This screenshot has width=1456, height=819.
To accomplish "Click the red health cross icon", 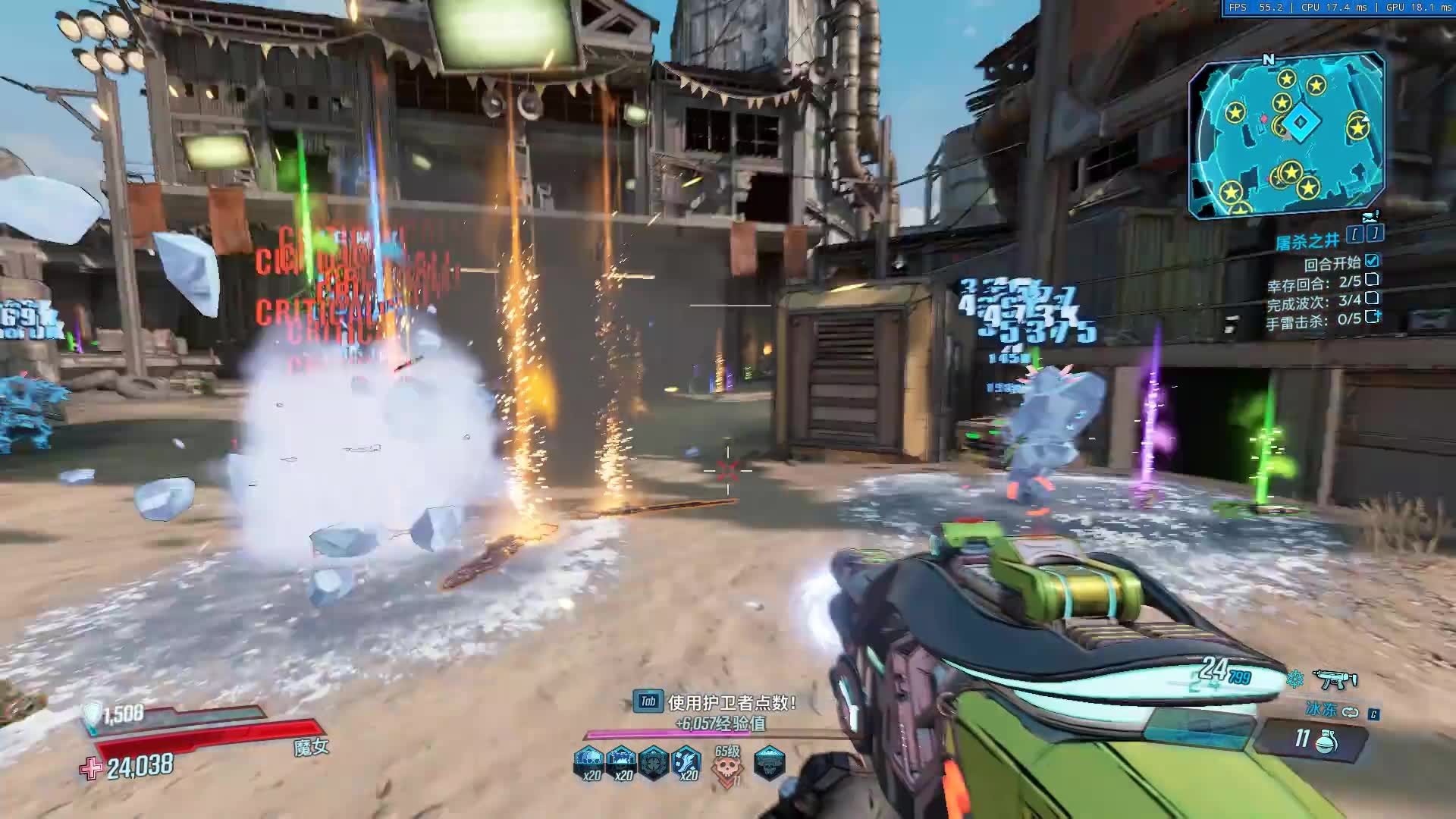I will click(91, 768).
